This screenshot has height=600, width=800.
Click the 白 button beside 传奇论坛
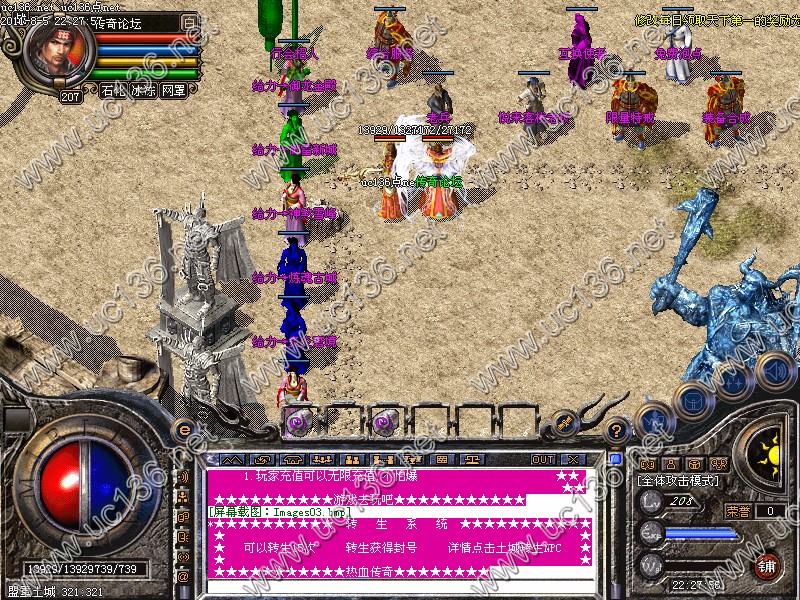coord(189,20)
